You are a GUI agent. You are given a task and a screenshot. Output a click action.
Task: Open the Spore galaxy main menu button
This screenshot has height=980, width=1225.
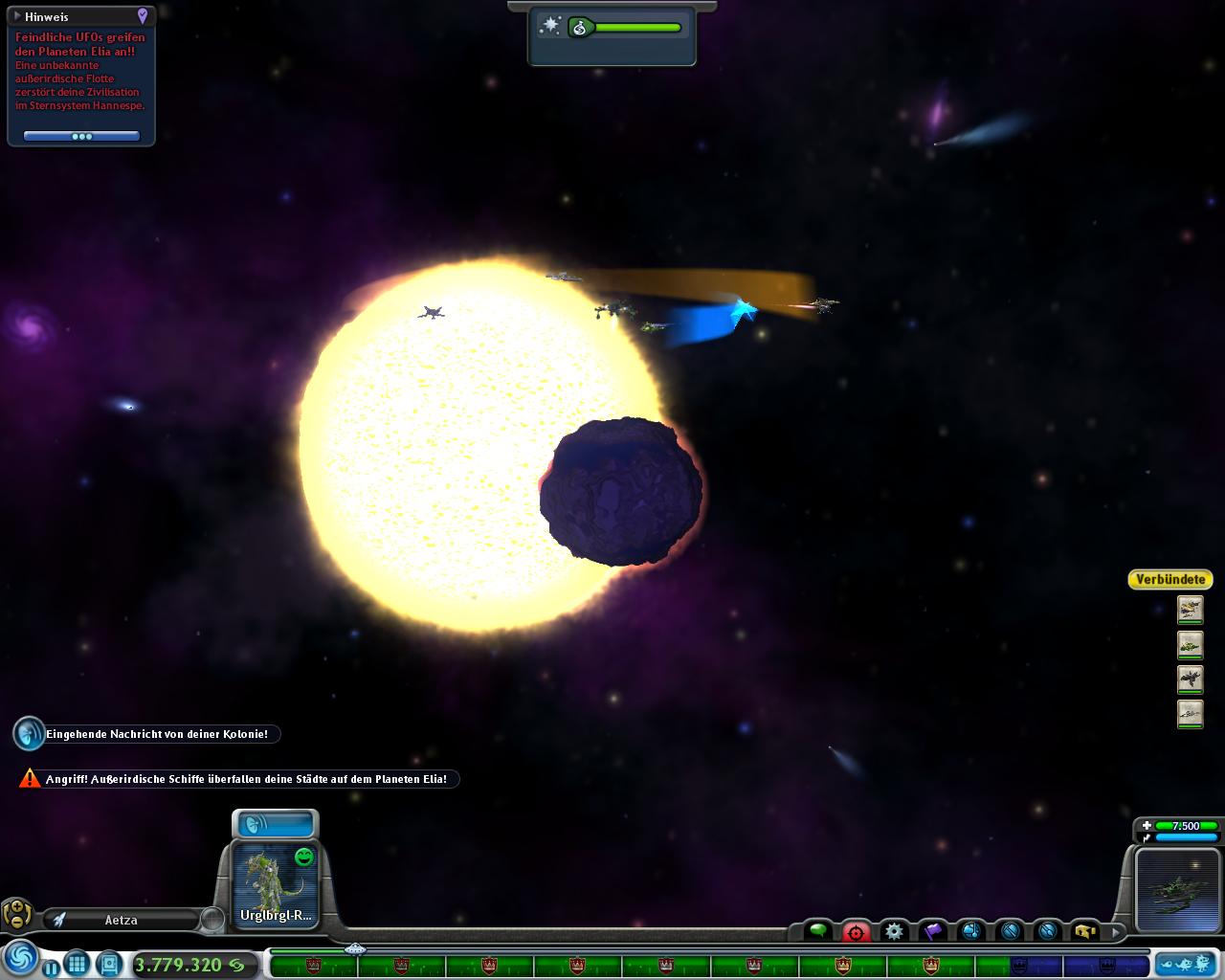tap(20, 959)
